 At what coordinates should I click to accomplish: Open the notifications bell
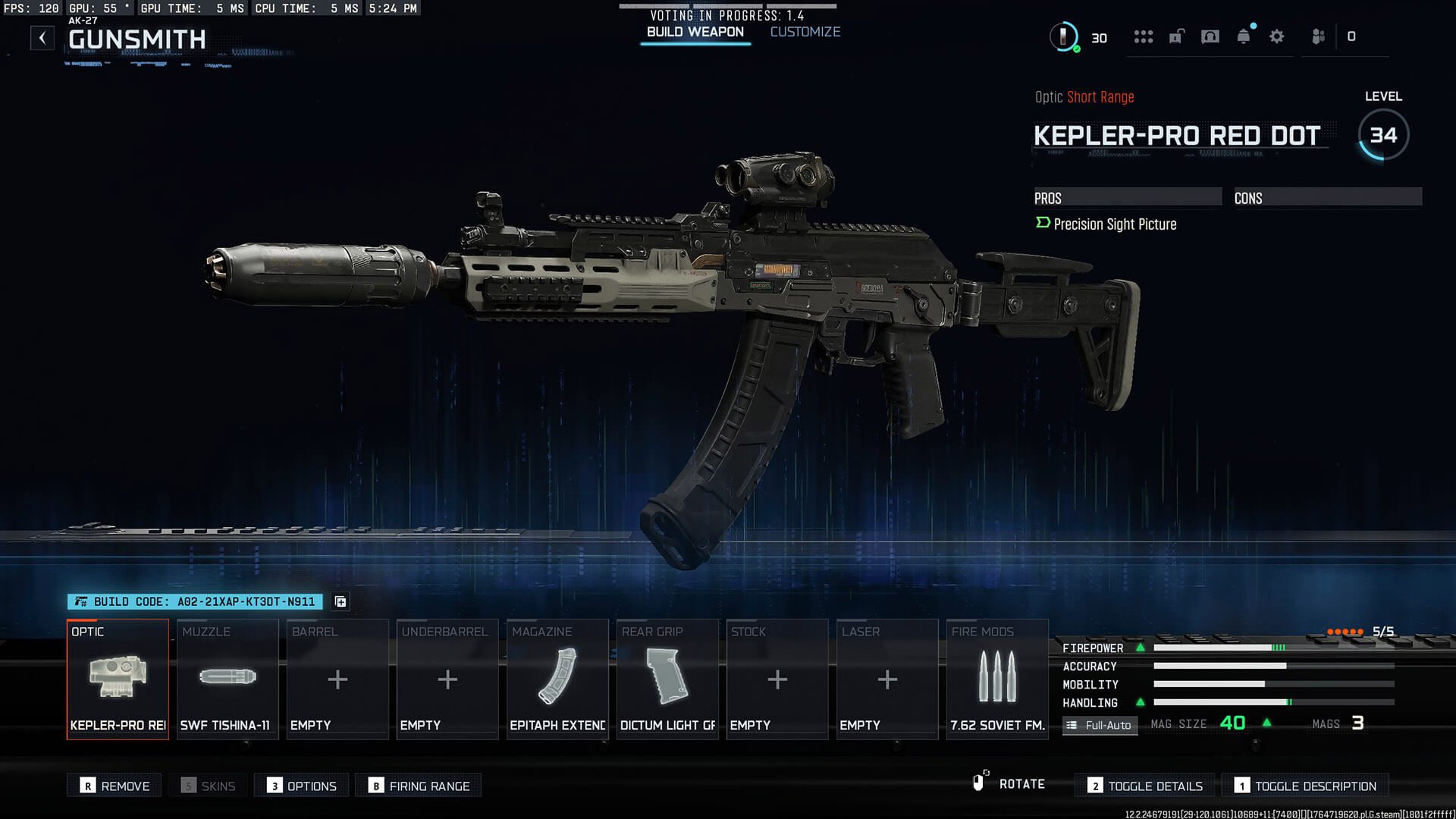coord(1243,36)
